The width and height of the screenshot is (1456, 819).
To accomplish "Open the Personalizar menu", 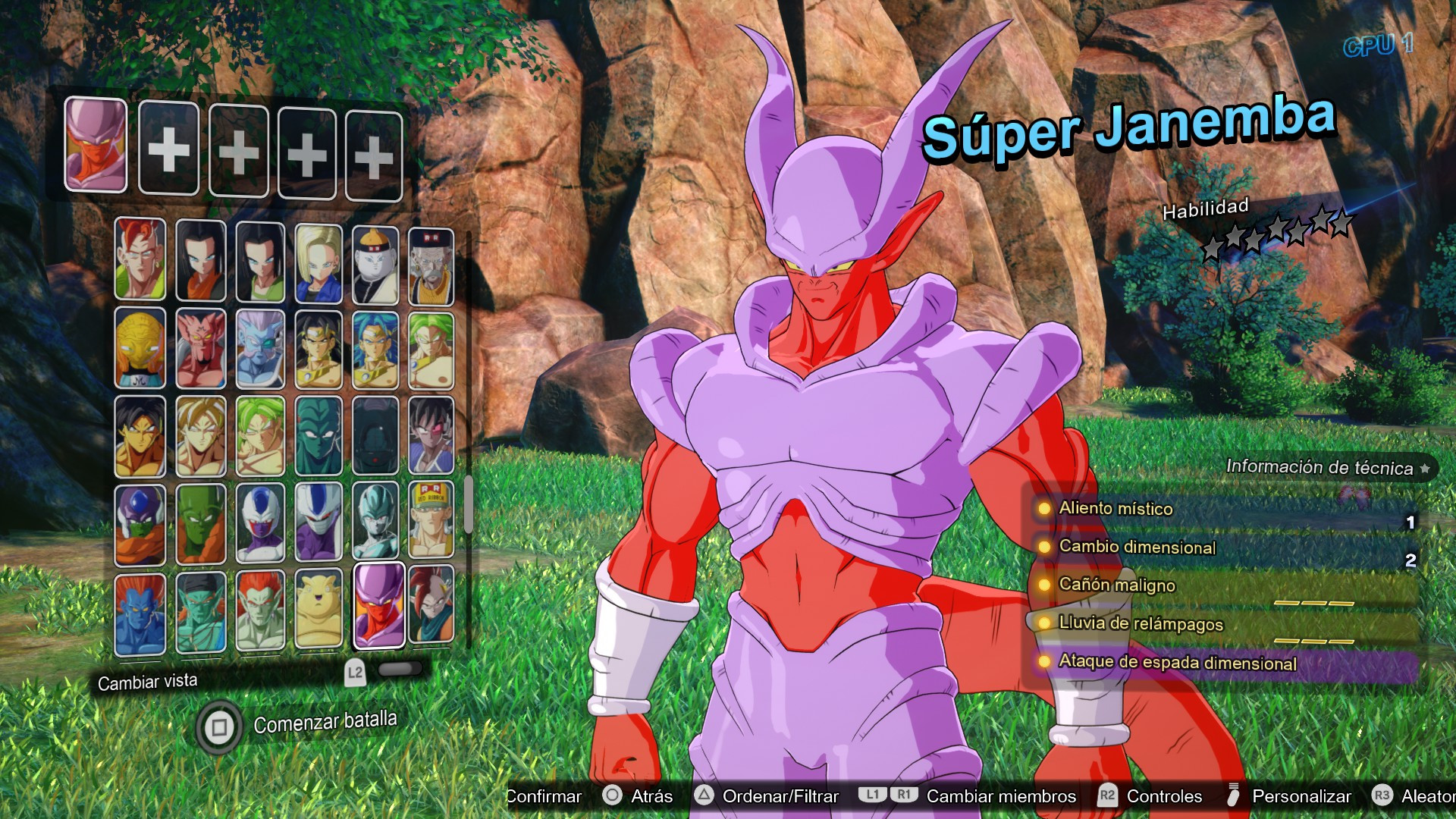I will (x=1301, y=797).
